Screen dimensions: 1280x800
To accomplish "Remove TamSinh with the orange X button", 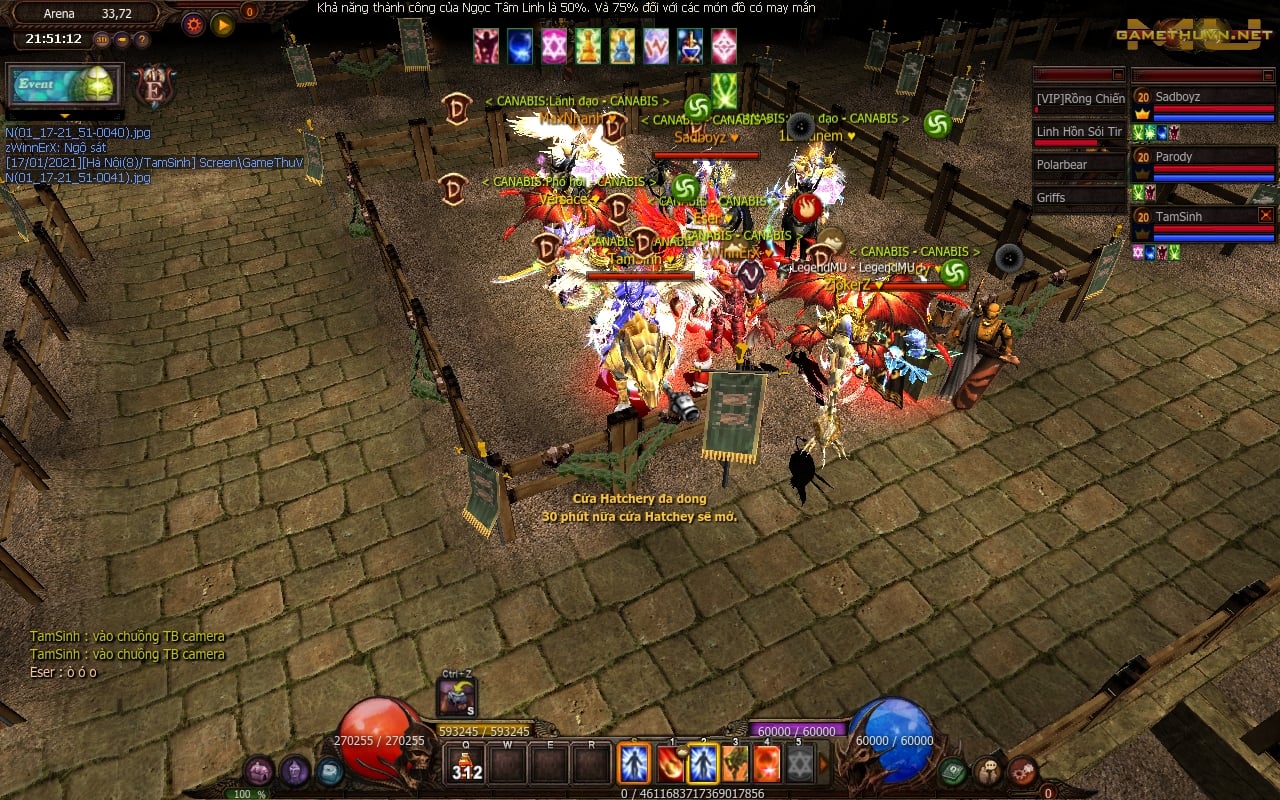I will pyautogui.click(x=1265, y=215).
